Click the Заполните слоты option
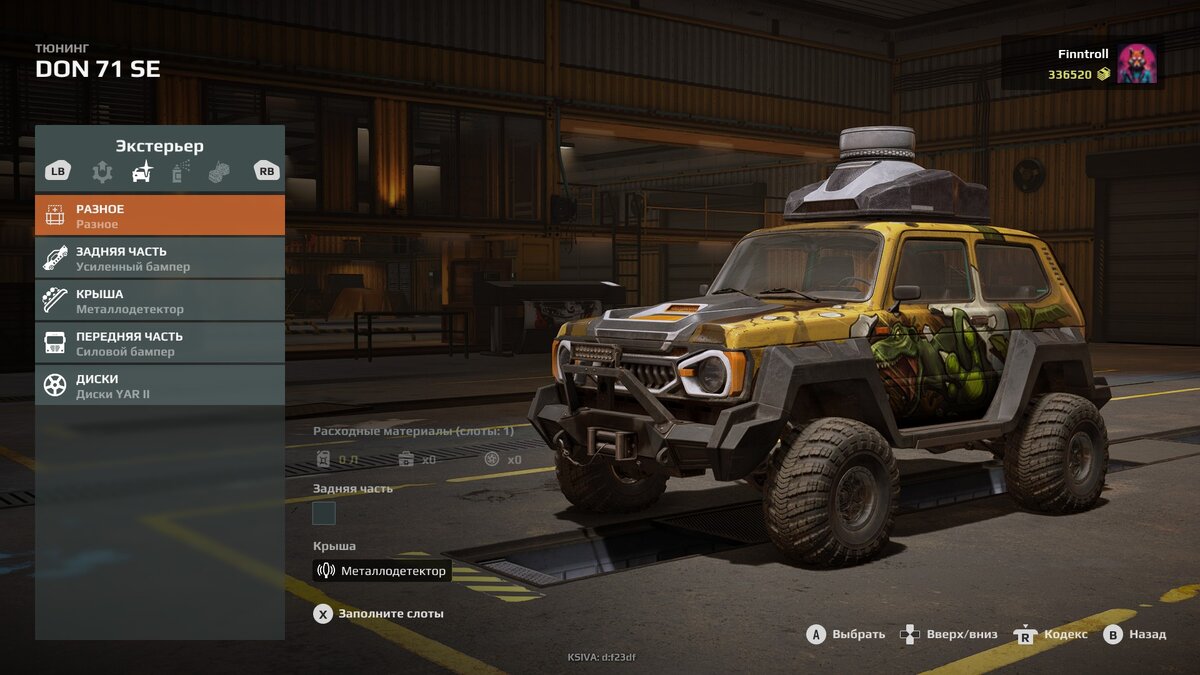This screenshot has height=675, width=1200. coord(380,614)
